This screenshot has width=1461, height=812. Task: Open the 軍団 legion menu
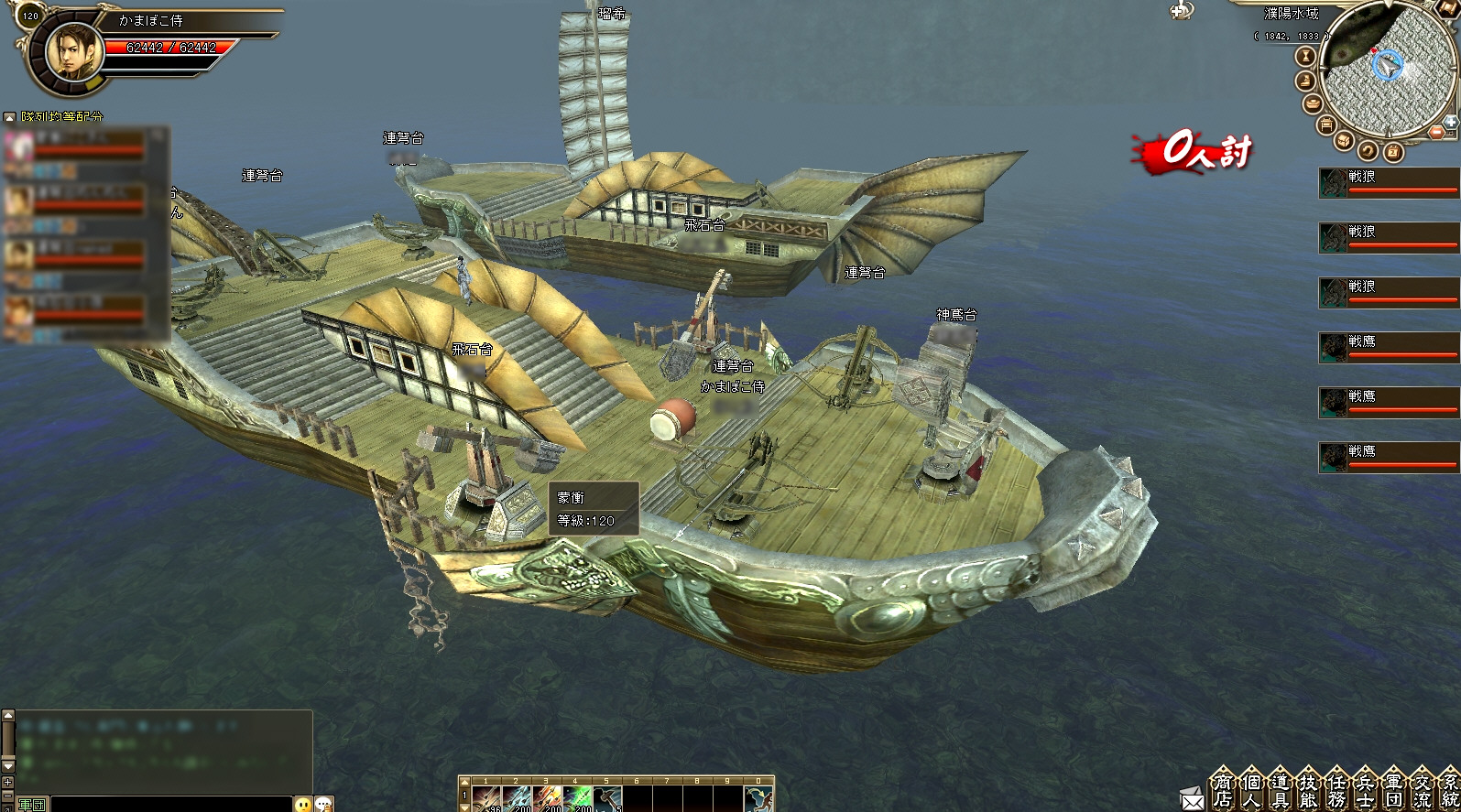click(x=1392, y=790)
